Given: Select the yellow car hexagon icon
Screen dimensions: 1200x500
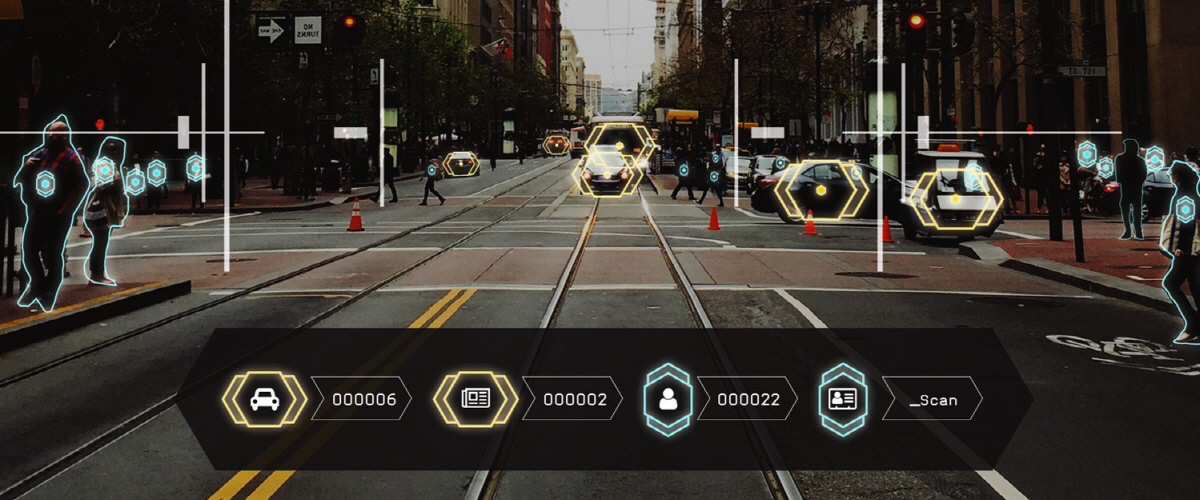Looking at the screenshot, I should click(x=264, y=399).
